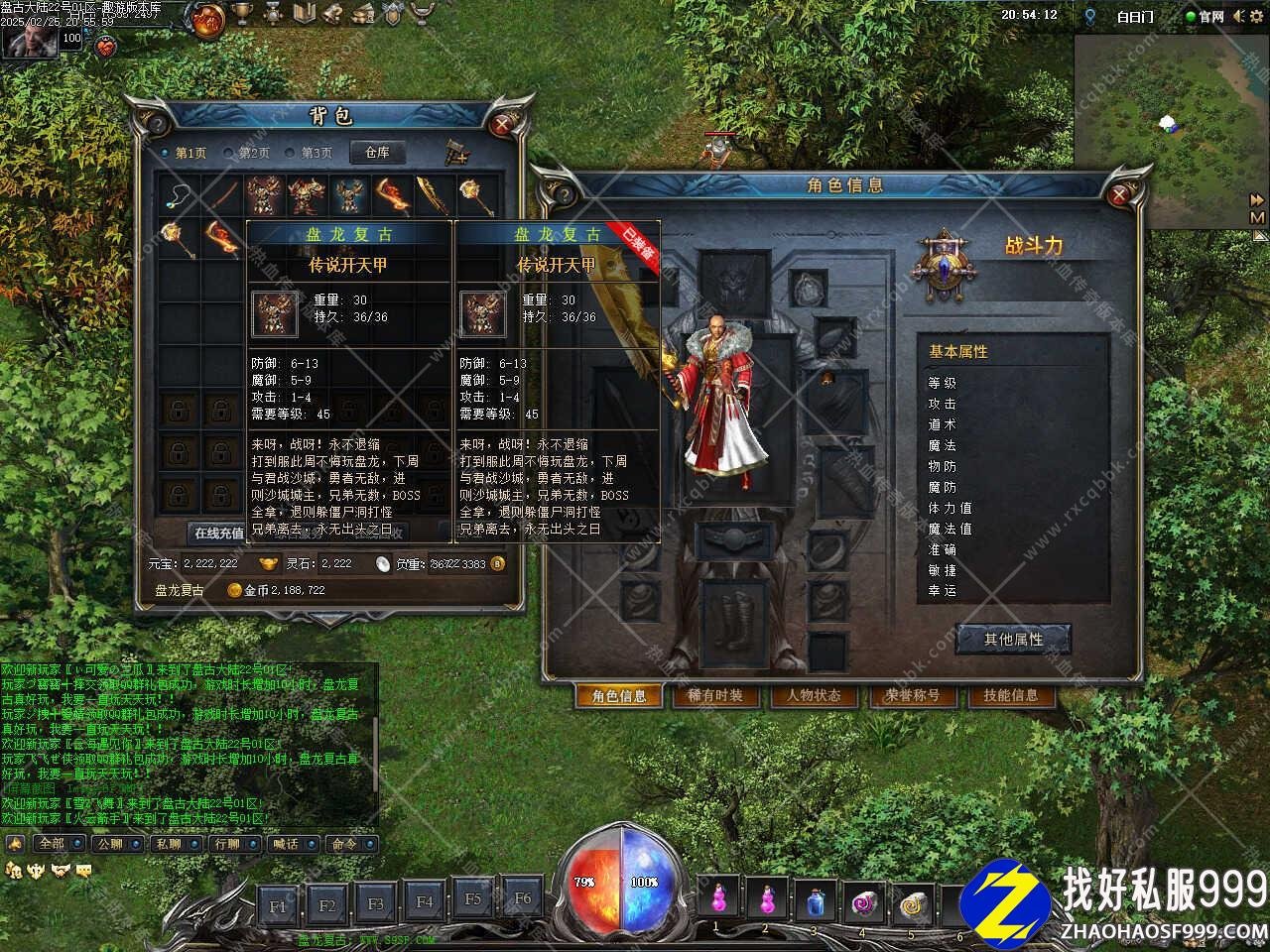The image size is (1270, 952).
Task: Select the necklace item in the backpack
Action: [x=179, y=194]
